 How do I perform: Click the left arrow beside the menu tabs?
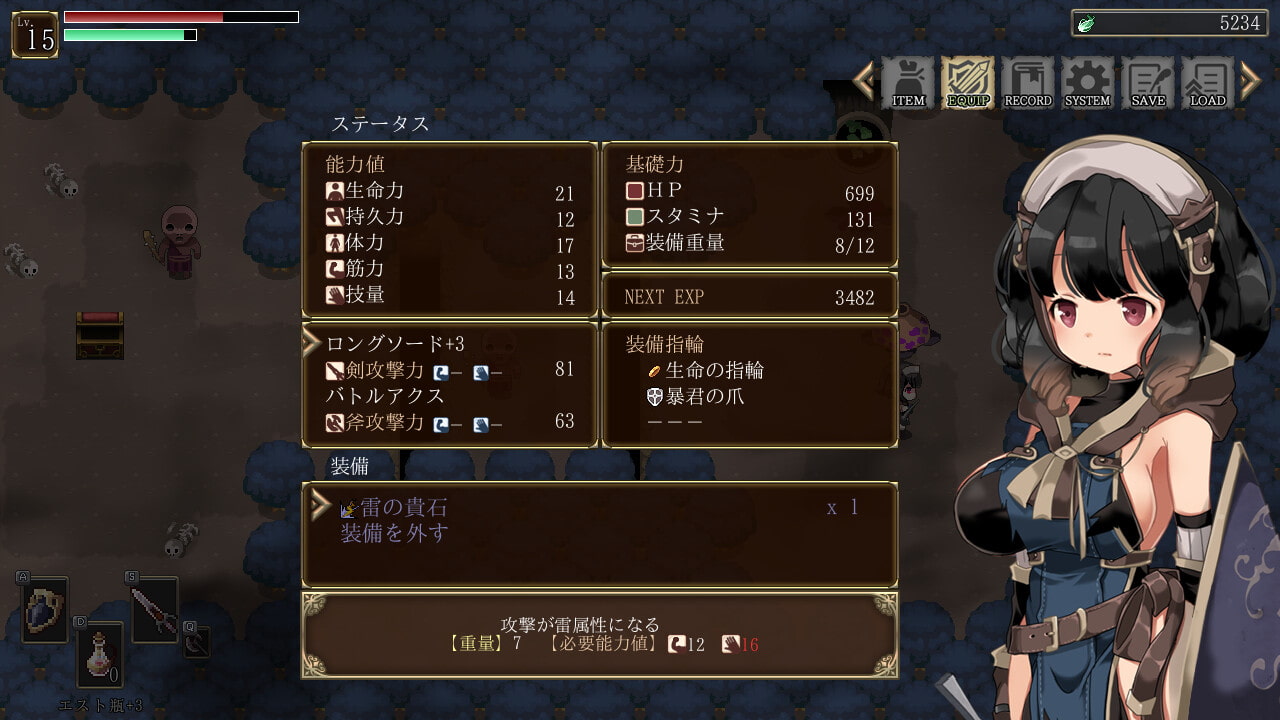click(x=864, y=81)
